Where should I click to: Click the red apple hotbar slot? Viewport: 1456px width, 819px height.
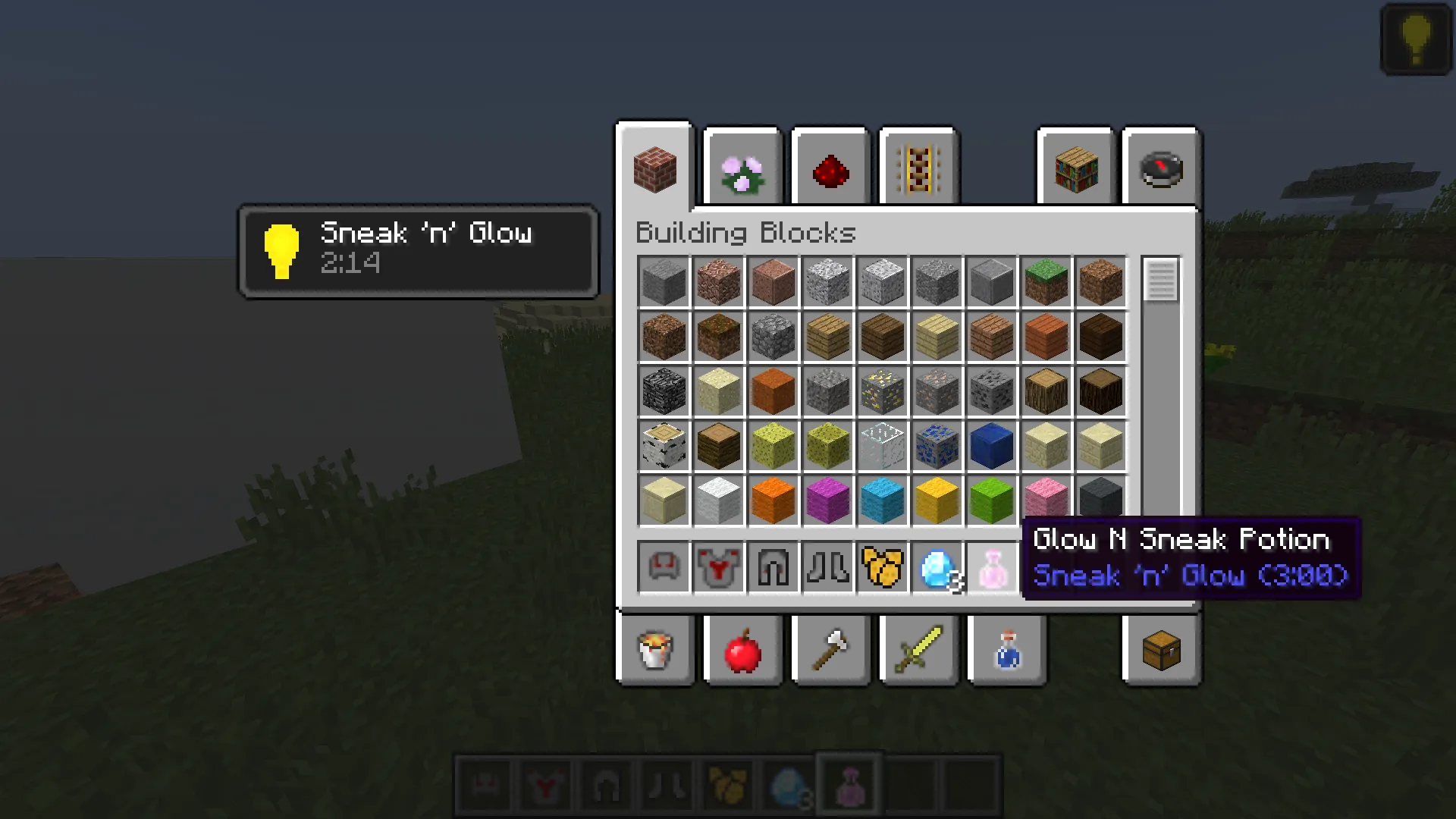(742, 650)
